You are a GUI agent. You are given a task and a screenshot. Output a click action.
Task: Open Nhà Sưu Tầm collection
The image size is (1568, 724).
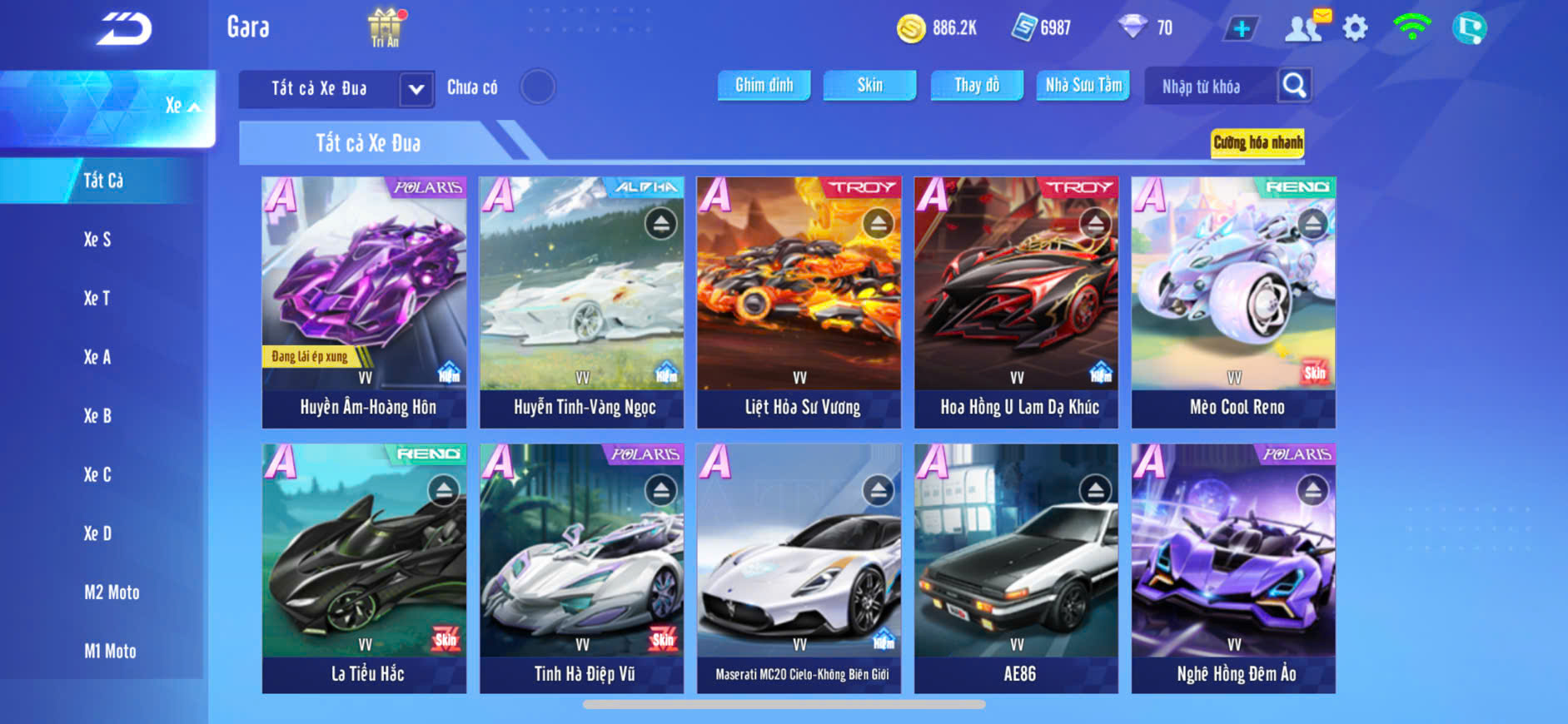[x=1083, y=86]
